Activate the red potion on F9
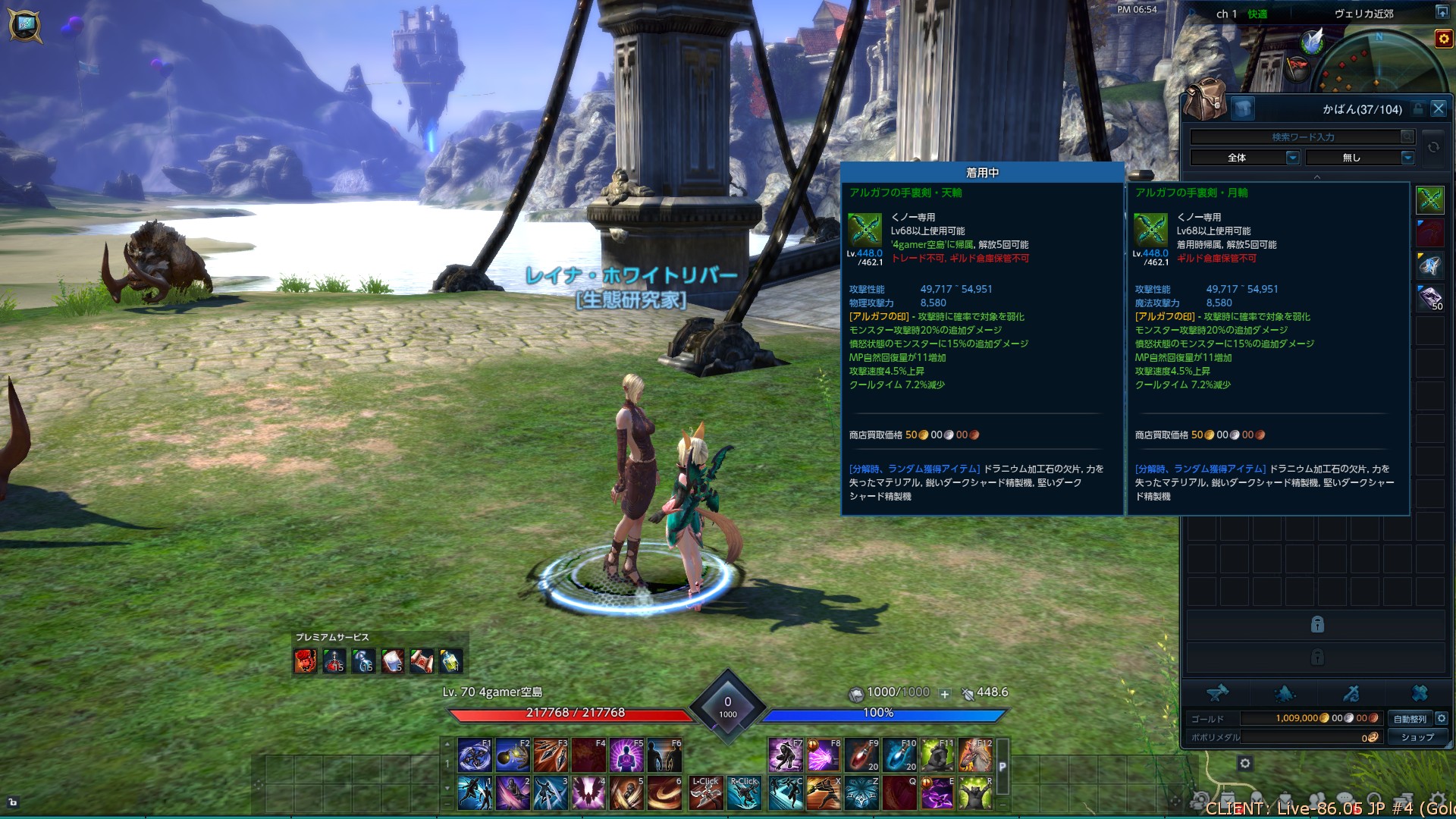1456x819 pixels. click(861, 755)
